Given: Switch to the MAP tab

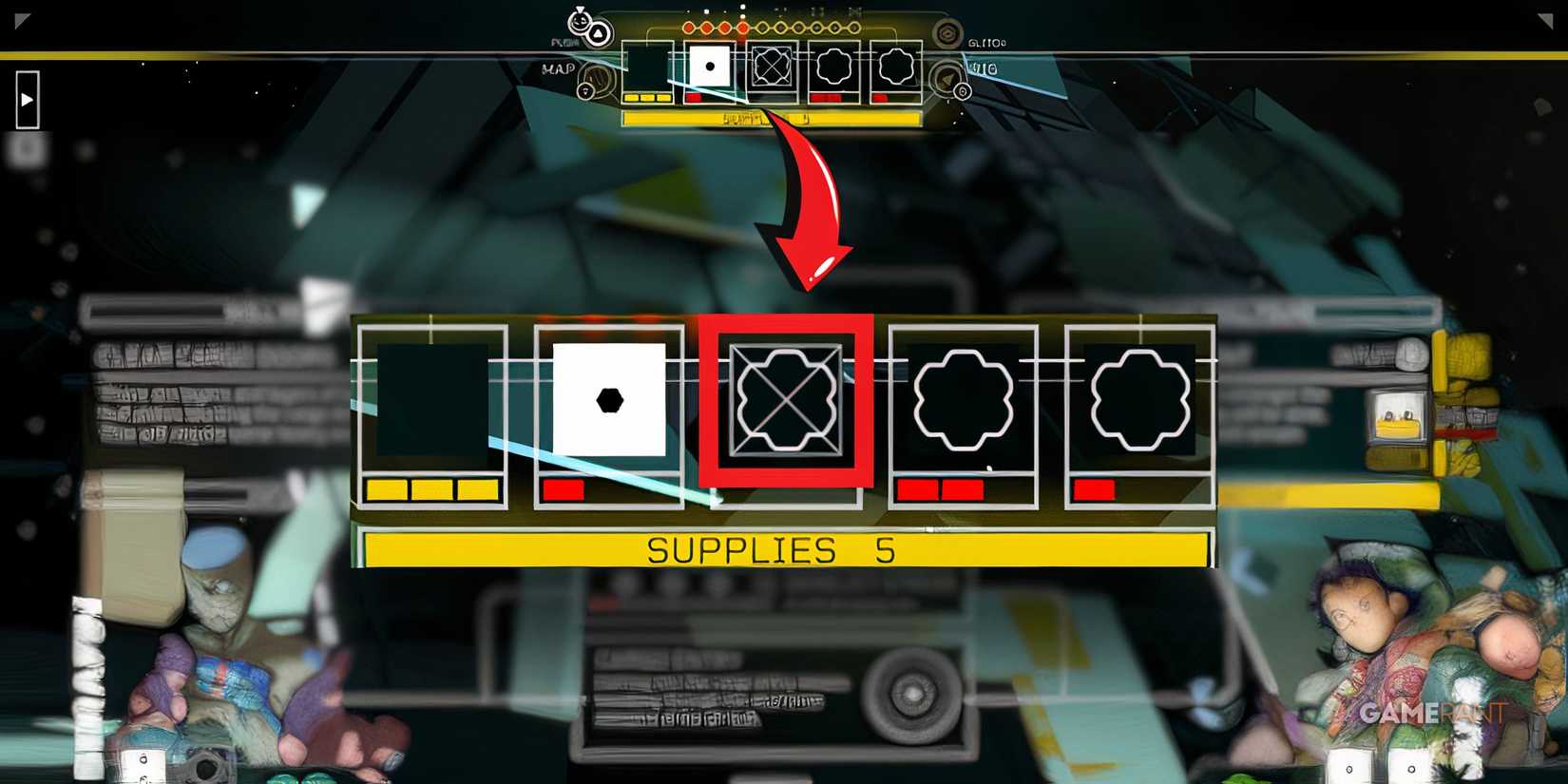Looking at the screenshot, I should pos(560,67).
